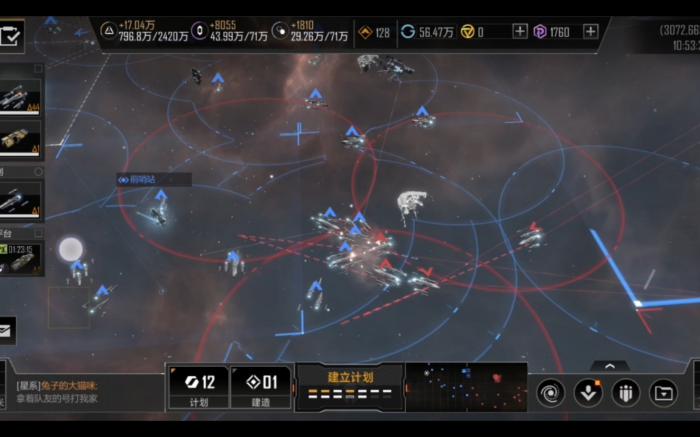Open the chat message from 兔子的大猫咪
This screenshot has height=437, width=700.
(x=80, y=392)
